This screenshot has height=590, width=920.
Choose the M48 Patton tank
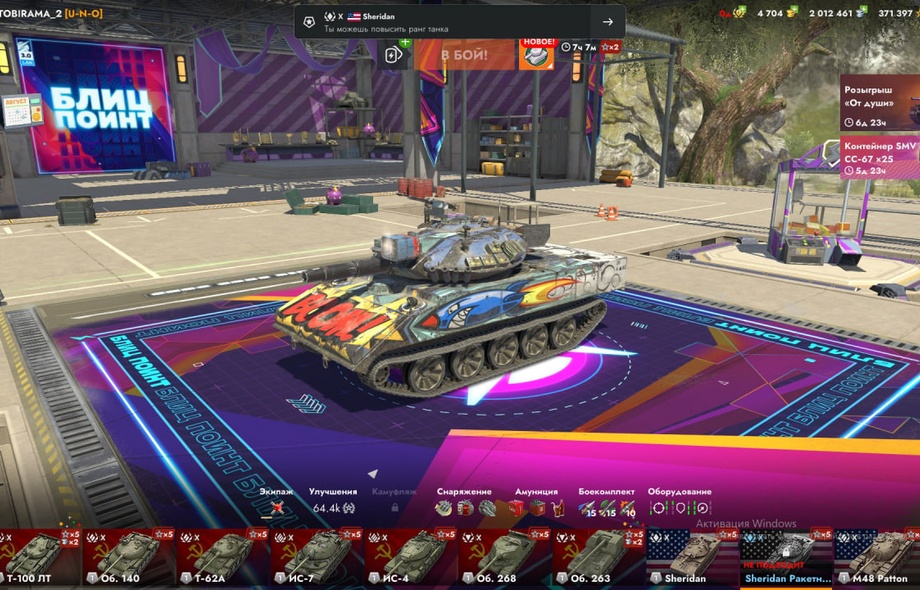[x=877, y=557]
